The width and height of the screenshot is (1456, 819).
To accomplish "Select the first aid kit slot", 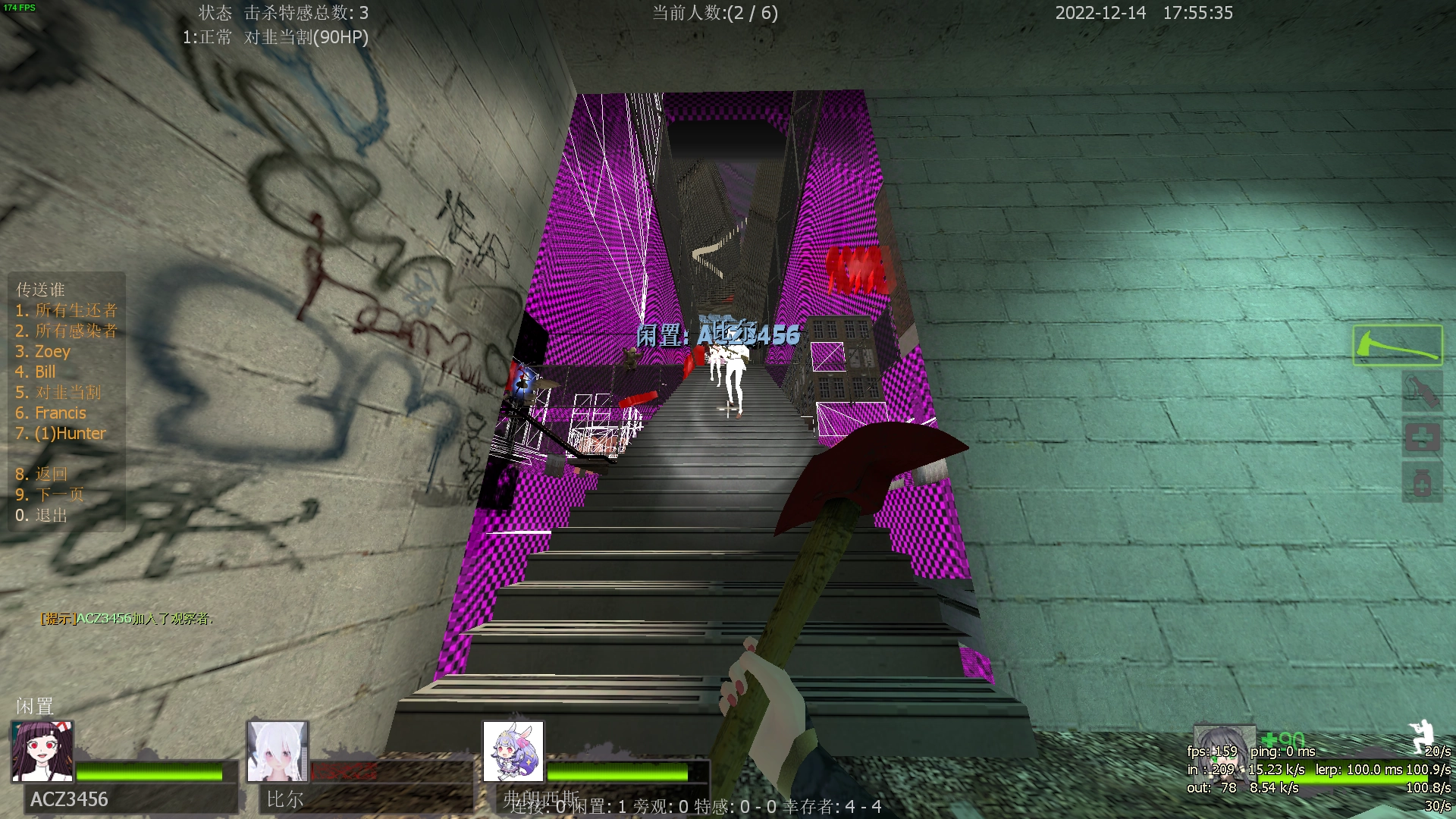I will 1422,438.
